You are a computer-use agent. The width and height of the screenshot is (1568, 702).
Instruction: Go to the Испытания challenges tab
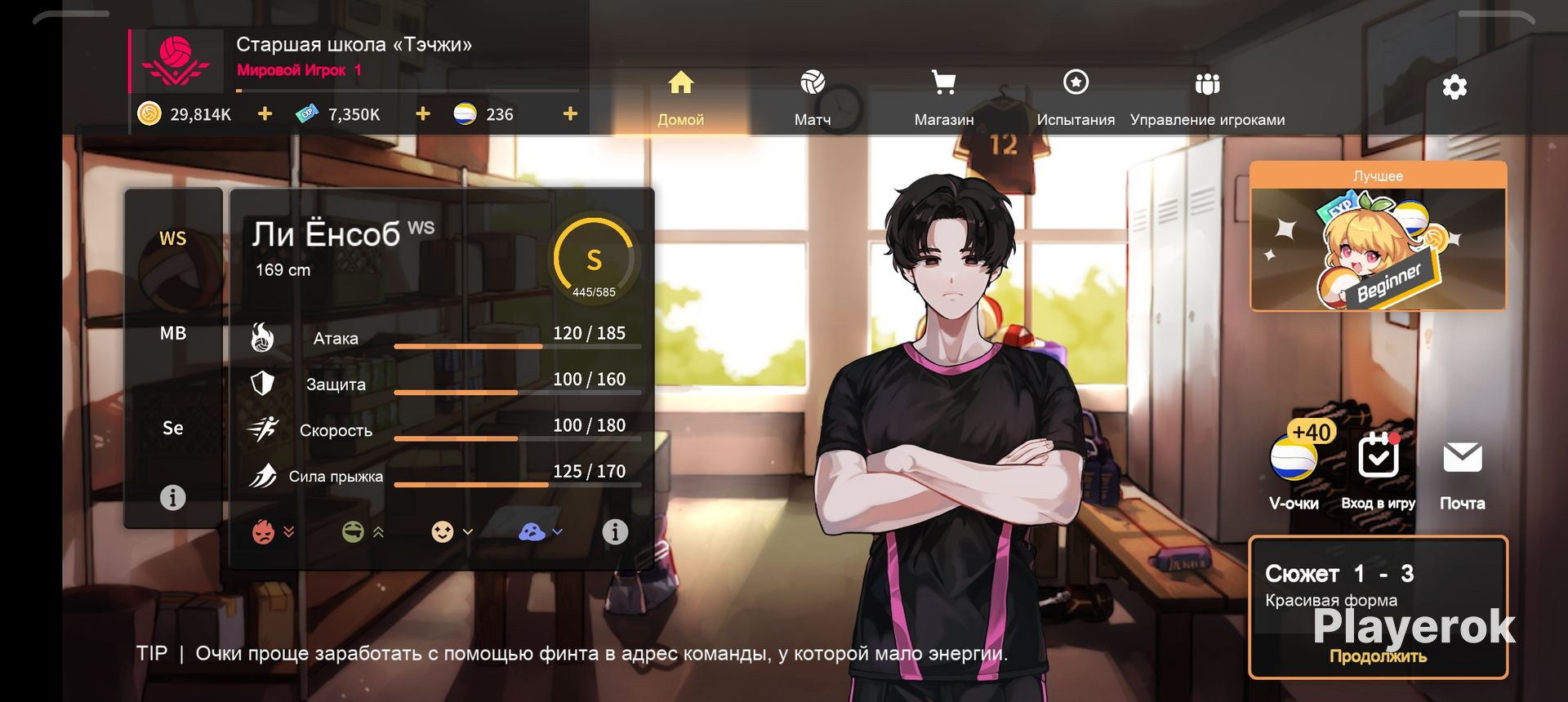[x=1076, y=98]
